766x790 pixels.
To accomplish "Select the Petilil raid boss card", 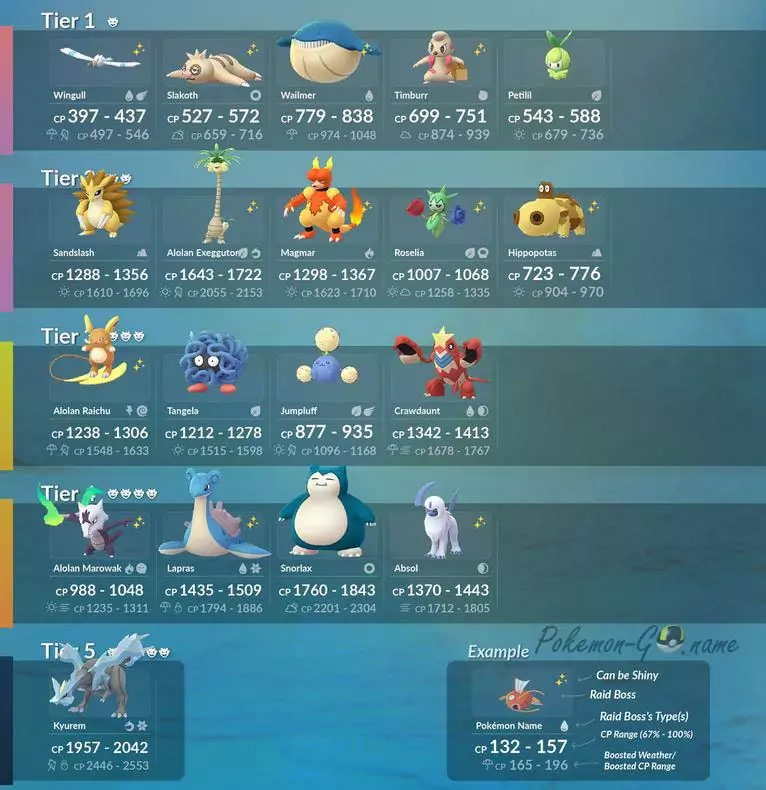I will point(555,90).
